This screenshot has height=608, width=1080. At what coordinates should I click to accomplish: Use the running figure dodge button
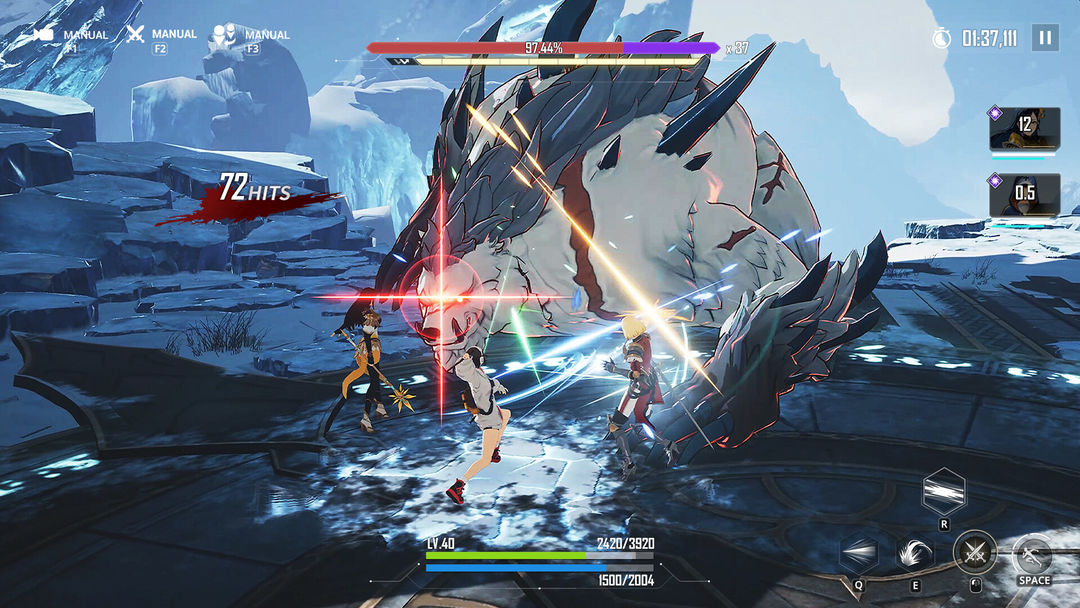coord(1033,554)
